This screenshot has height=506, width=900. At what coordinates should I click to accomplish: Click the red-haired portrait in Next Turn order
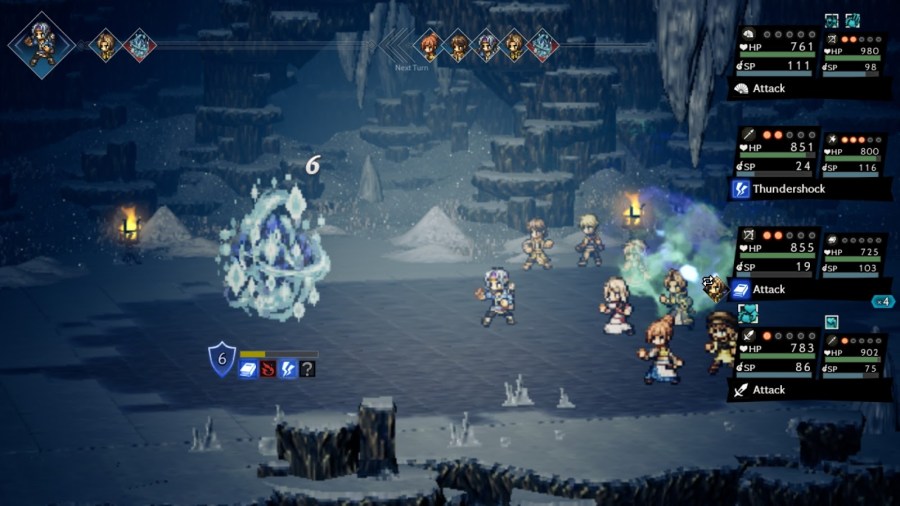[x=430, y=44]
